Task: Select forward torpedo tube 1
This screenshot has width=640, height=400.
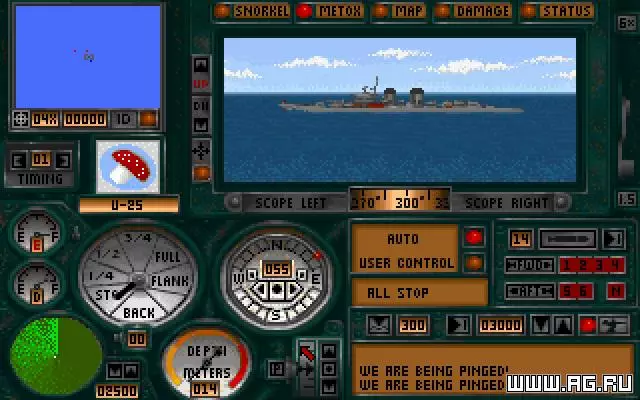Action: 565,265
